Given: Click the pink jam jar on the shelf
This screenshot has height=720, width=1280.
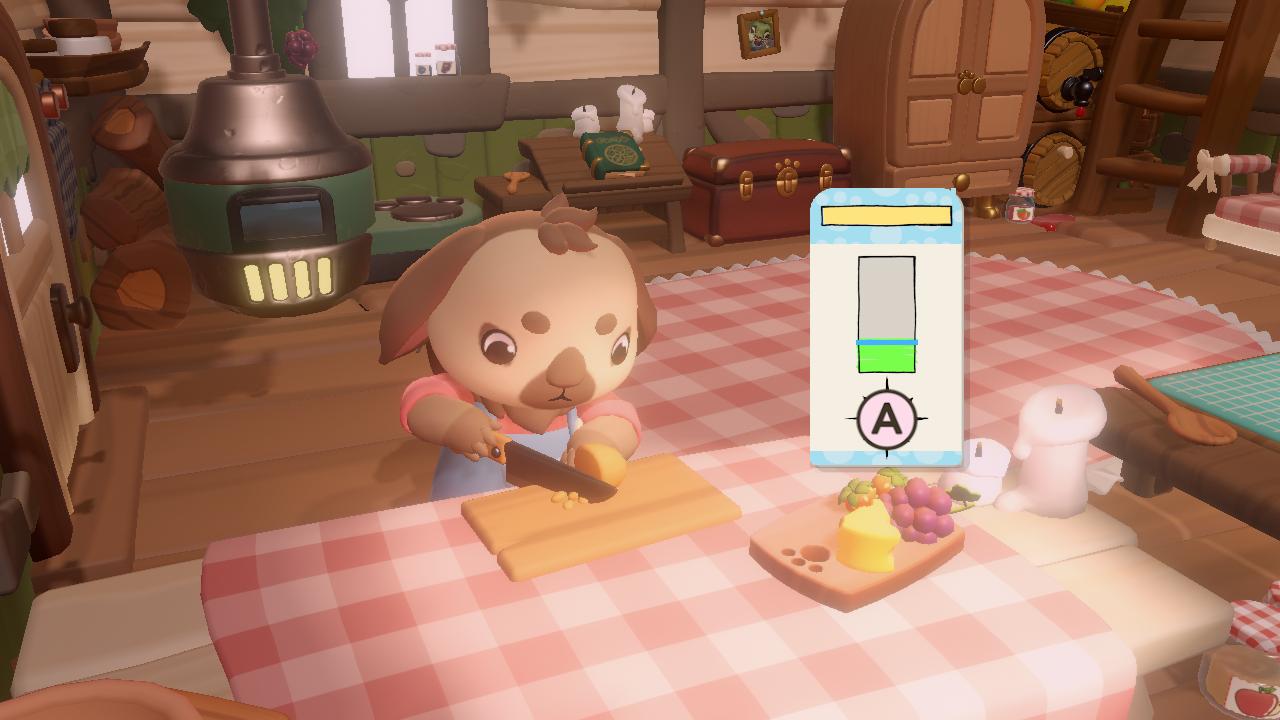Looking at the screenshot, I should point(1020,206).
